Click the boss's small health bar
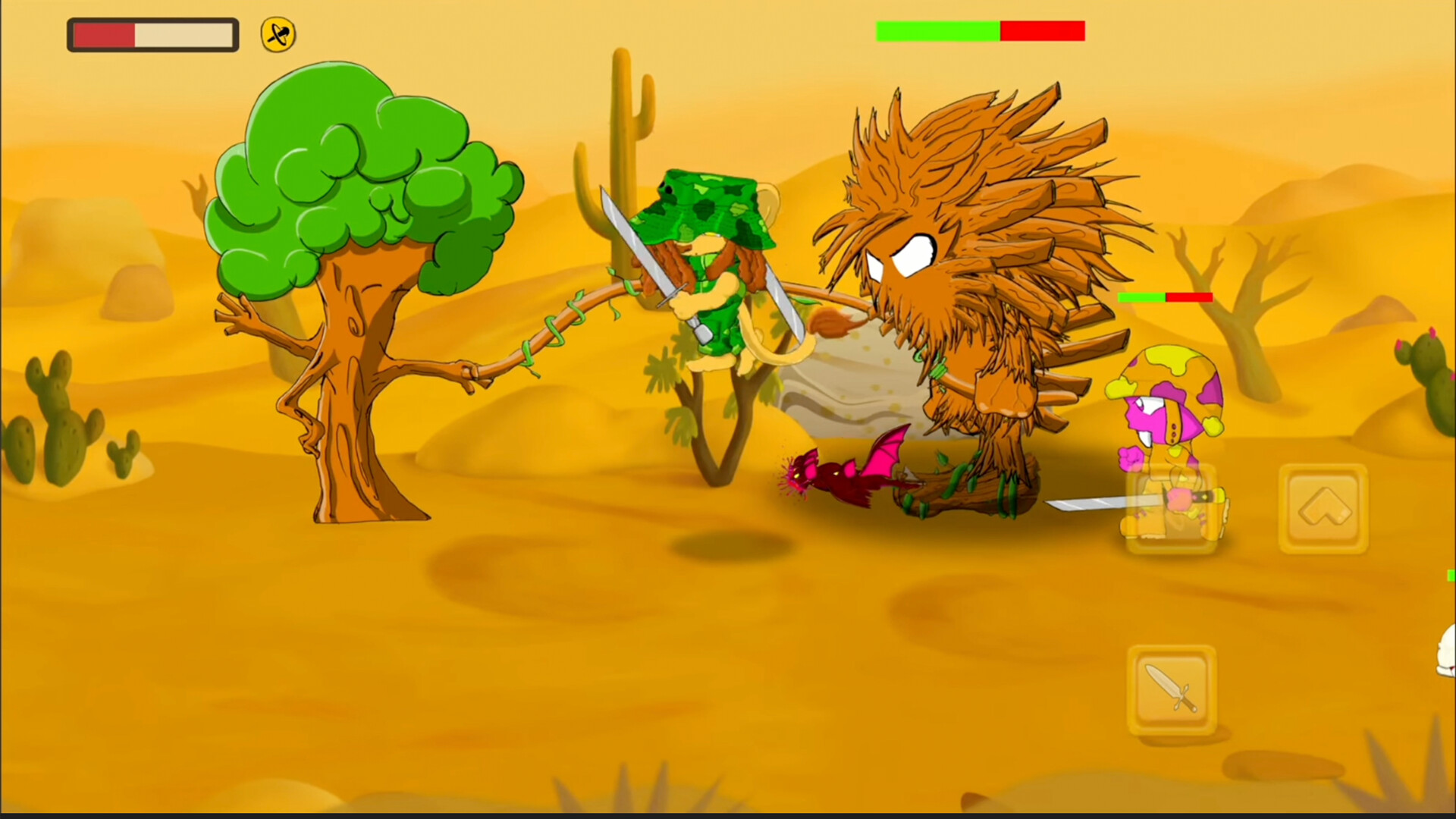The height and width of the screenshot is (819, 1456). (x=1166, y=297)
